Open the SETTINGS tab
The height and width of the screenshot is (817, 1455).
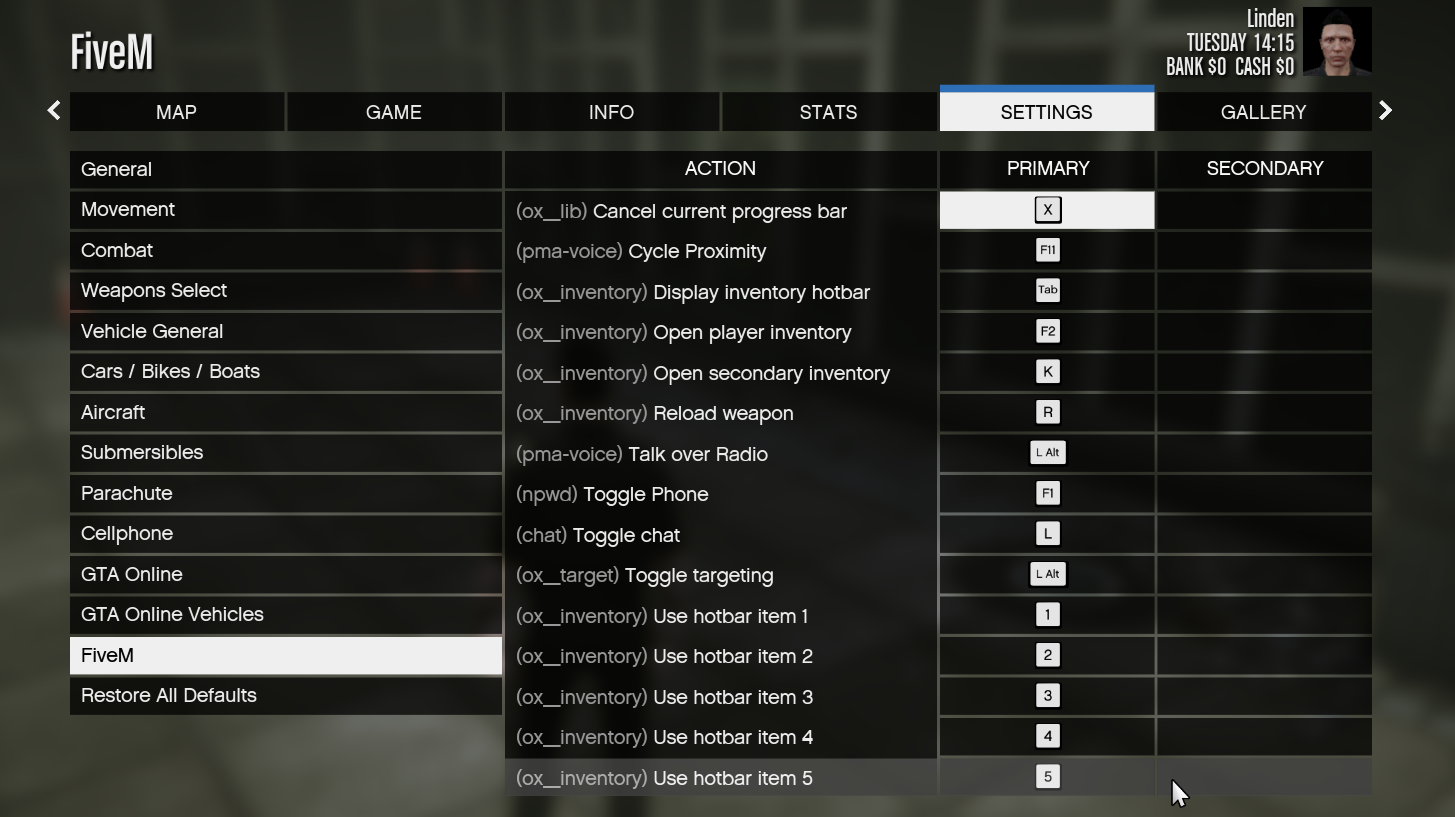click(x=1046, y=112)
